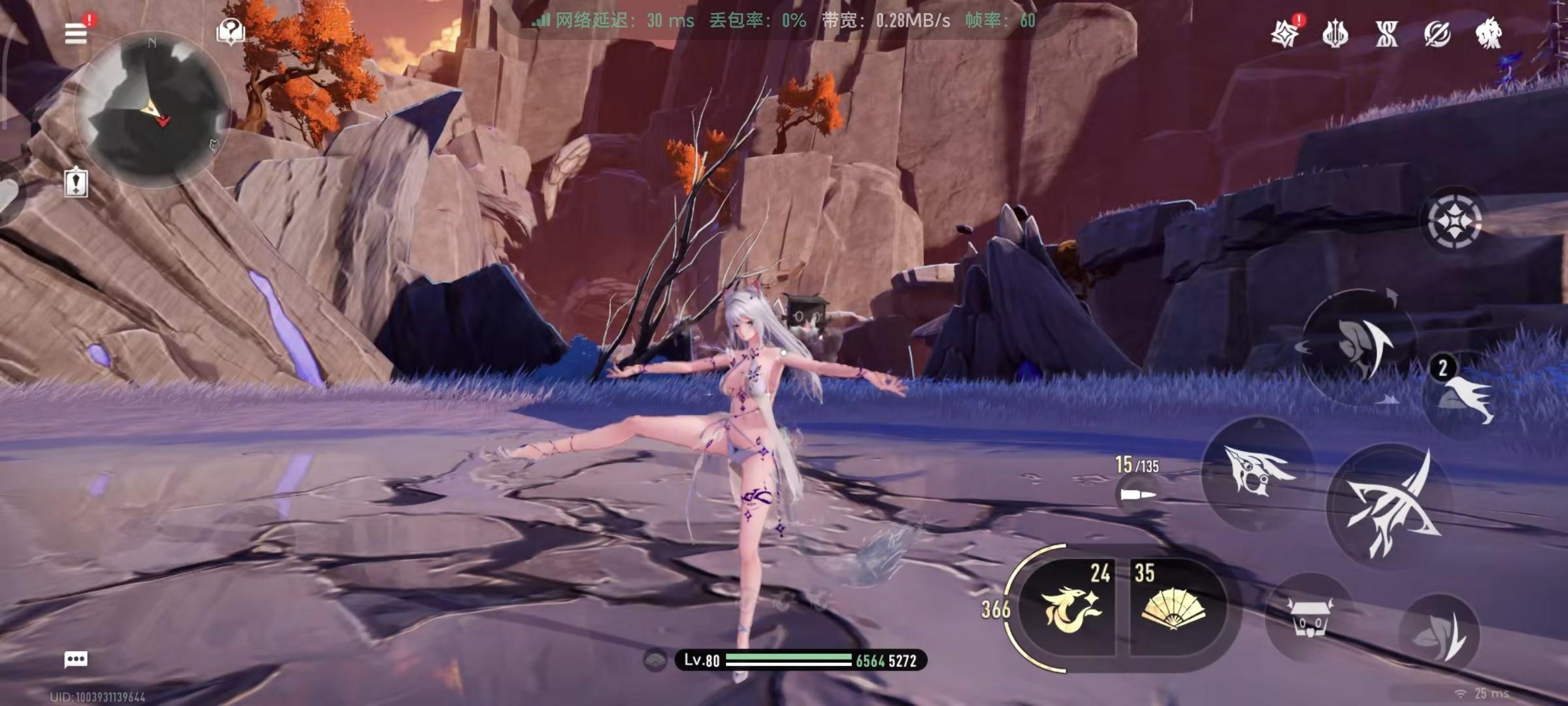Viewport: 1568px width, 706px height.
Task: Tap the hourglass-shaped top bar icon
Action: 1386,33
